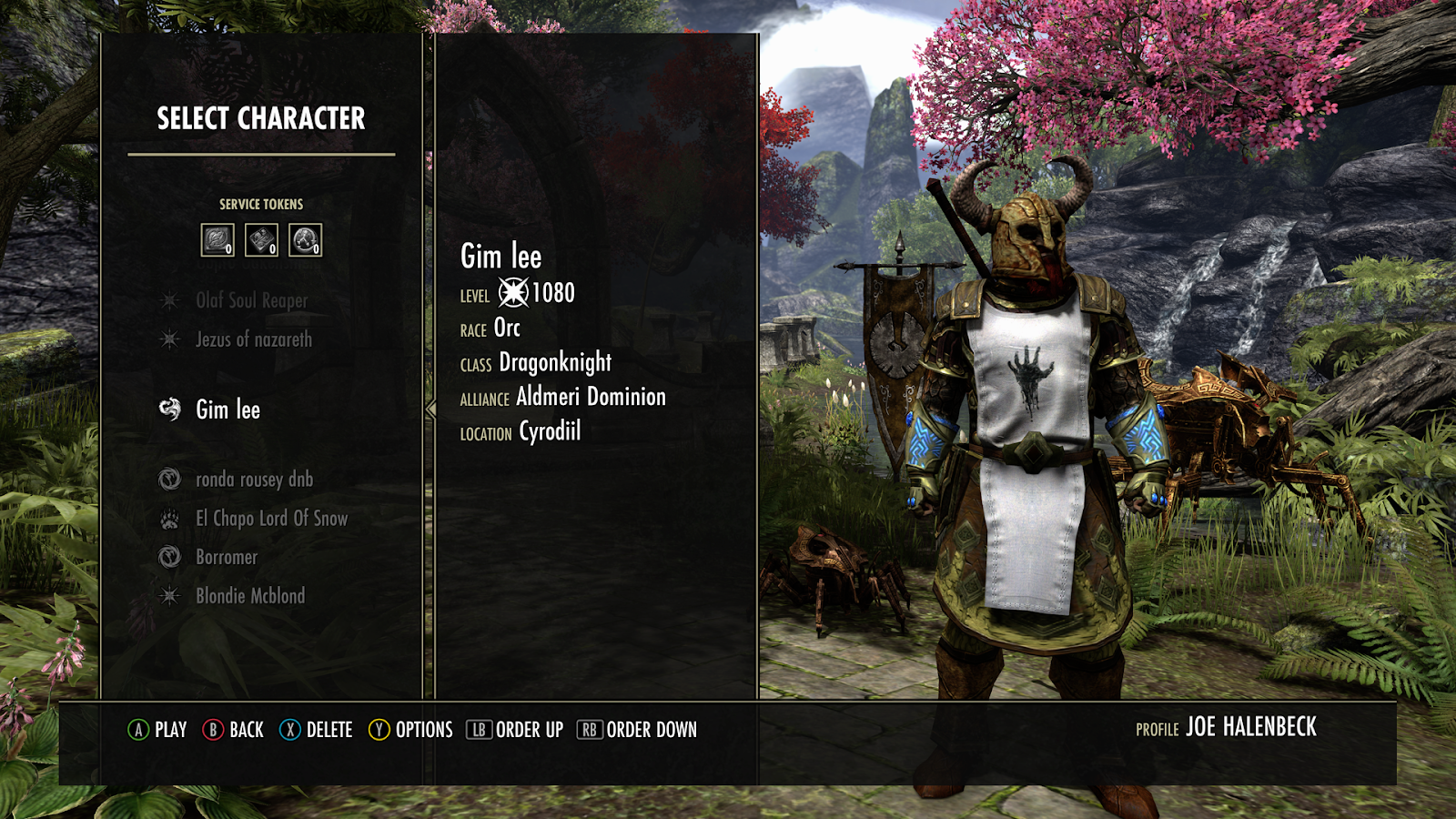Image resolution: width=1456 pixels, height=819 pixels.
Task: Select the character Olaf Soul Reaper
Action: [251, 300]
